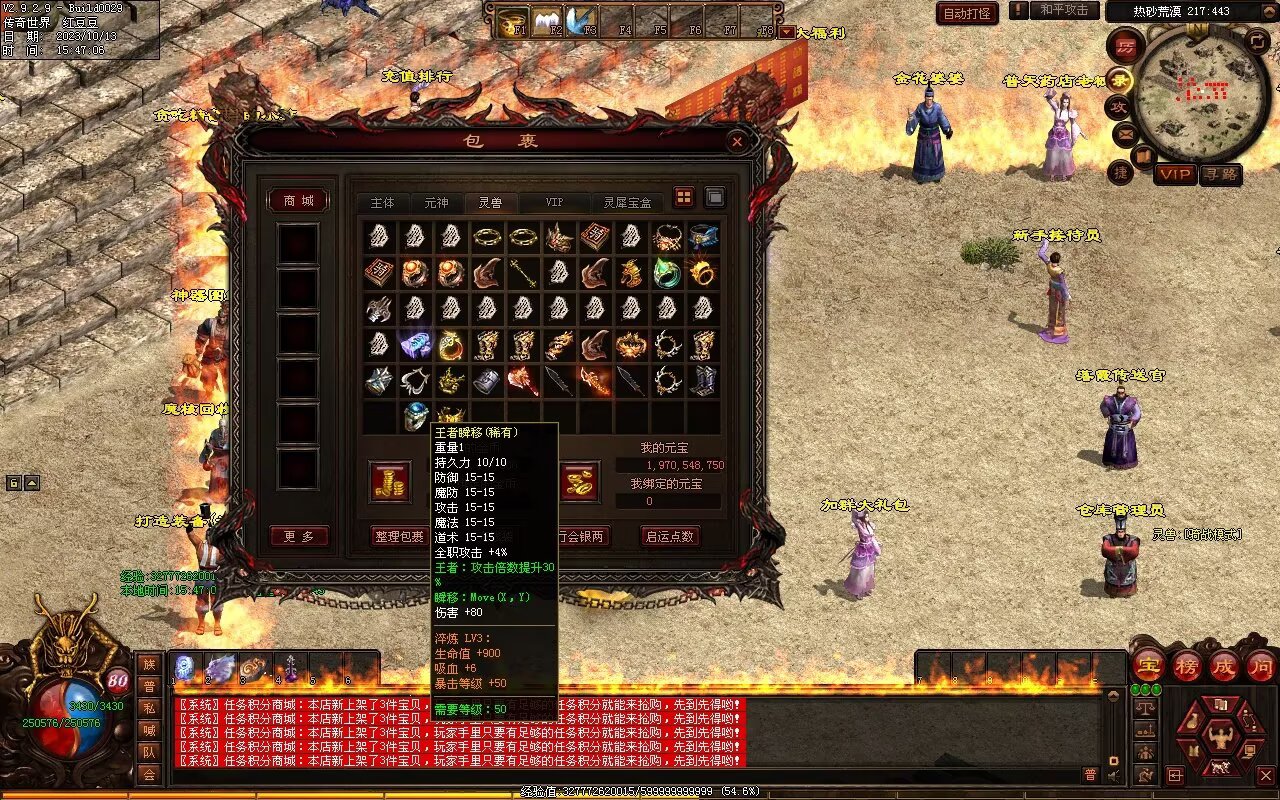Open the mail envelope icon
This screenshot has width=1280, height=800.
[x=1125, y=133]
